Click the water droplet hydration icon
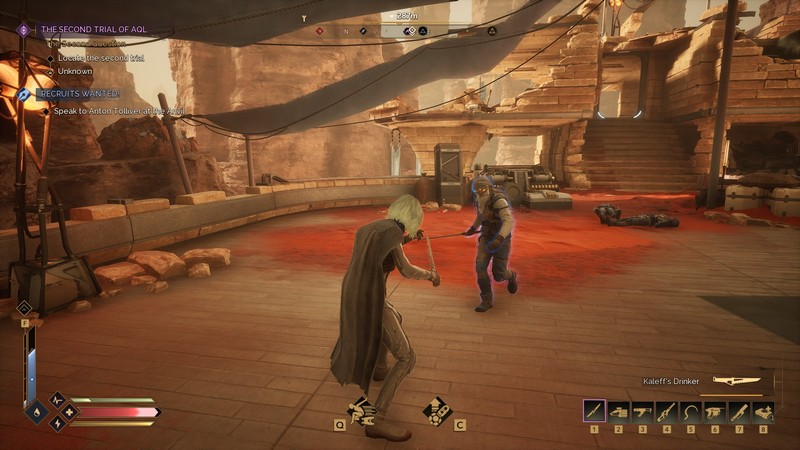The width and height of the screenshot is (800, 450). click(37, 411)
